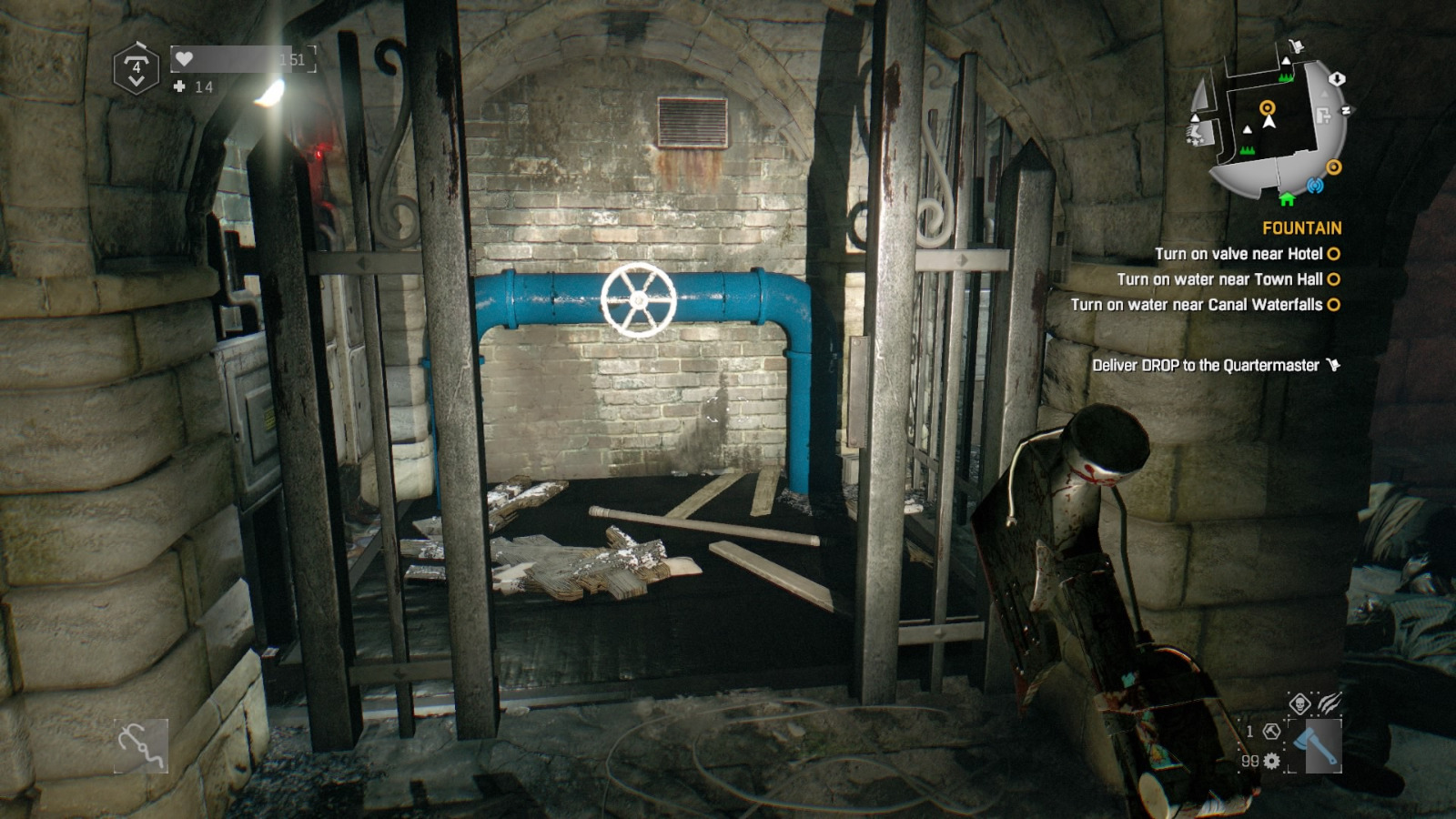Click the skull diamond weapon effect icon

(1299, 703)
